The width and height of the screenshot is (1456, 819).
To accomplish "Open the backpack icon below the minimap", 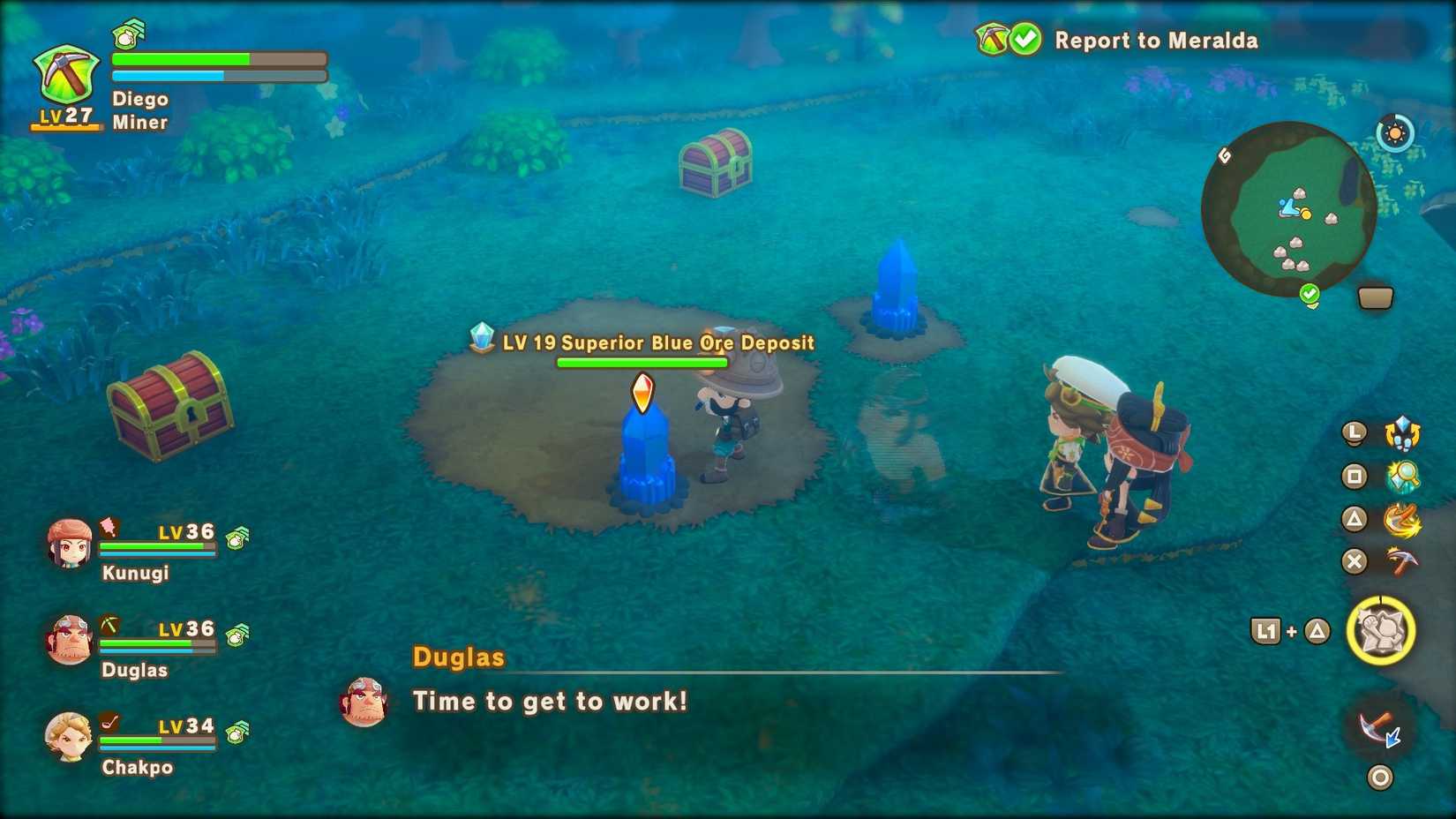I will coord(1374,297).
